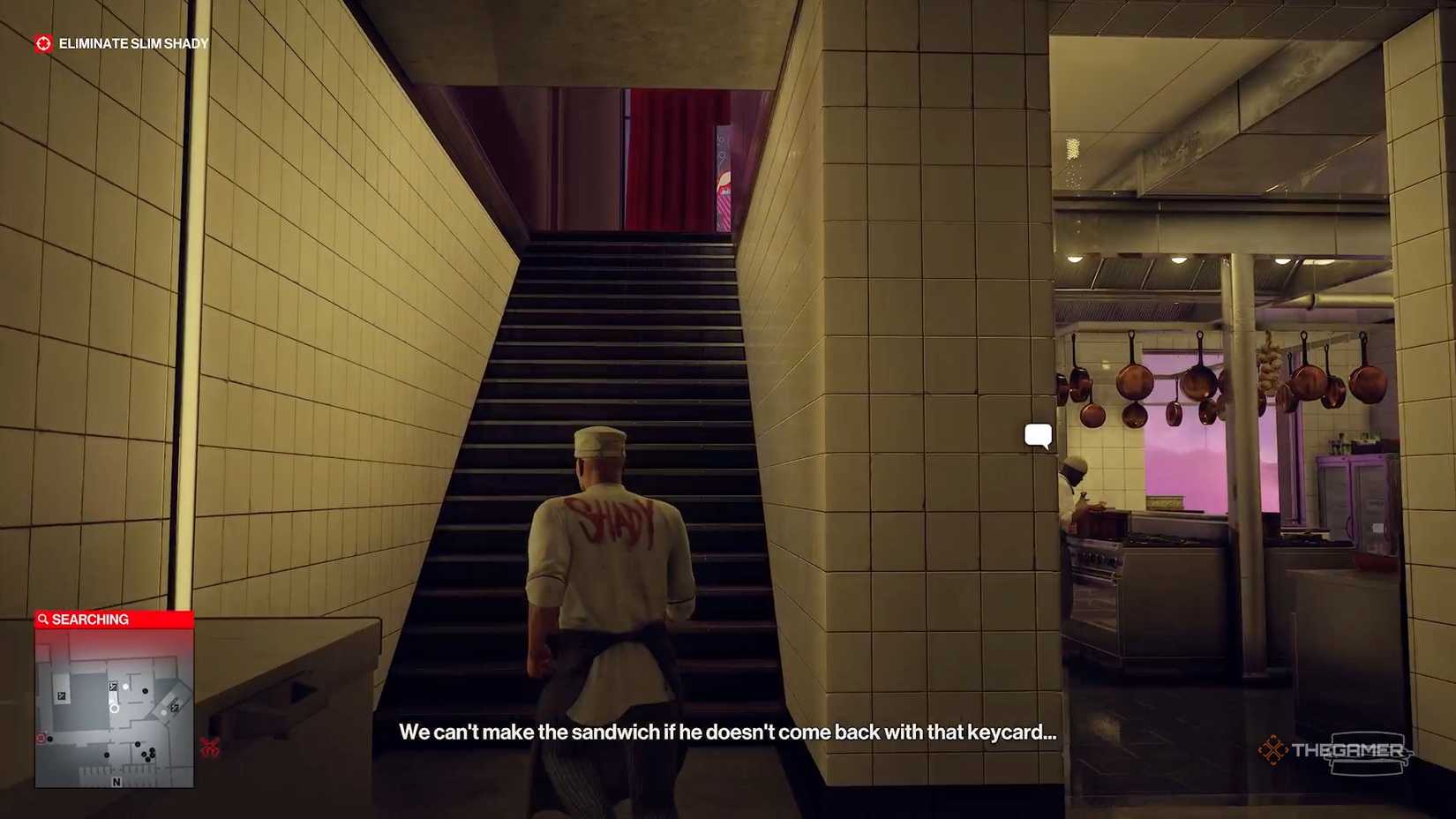Click the N compass marker on the minimap
Viewport: 1456px width, 819px height.
coord(116,782)
